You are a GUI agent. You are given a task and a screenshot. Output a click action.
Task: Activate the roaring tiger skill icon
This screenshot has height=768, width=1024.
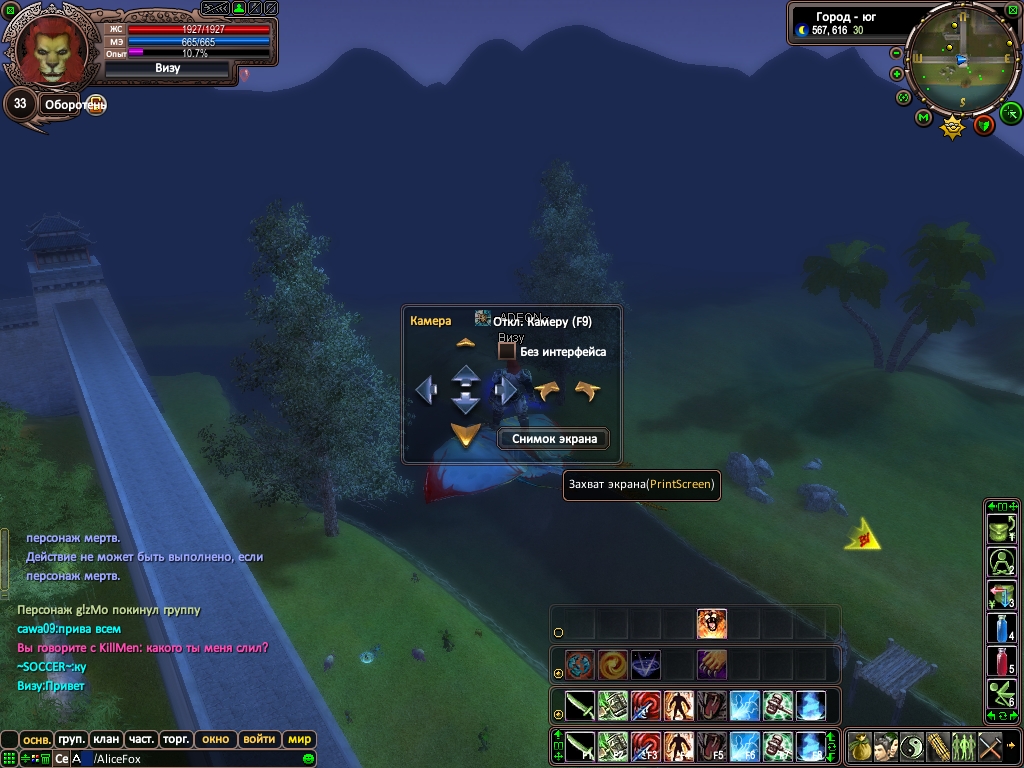(711, 624)
